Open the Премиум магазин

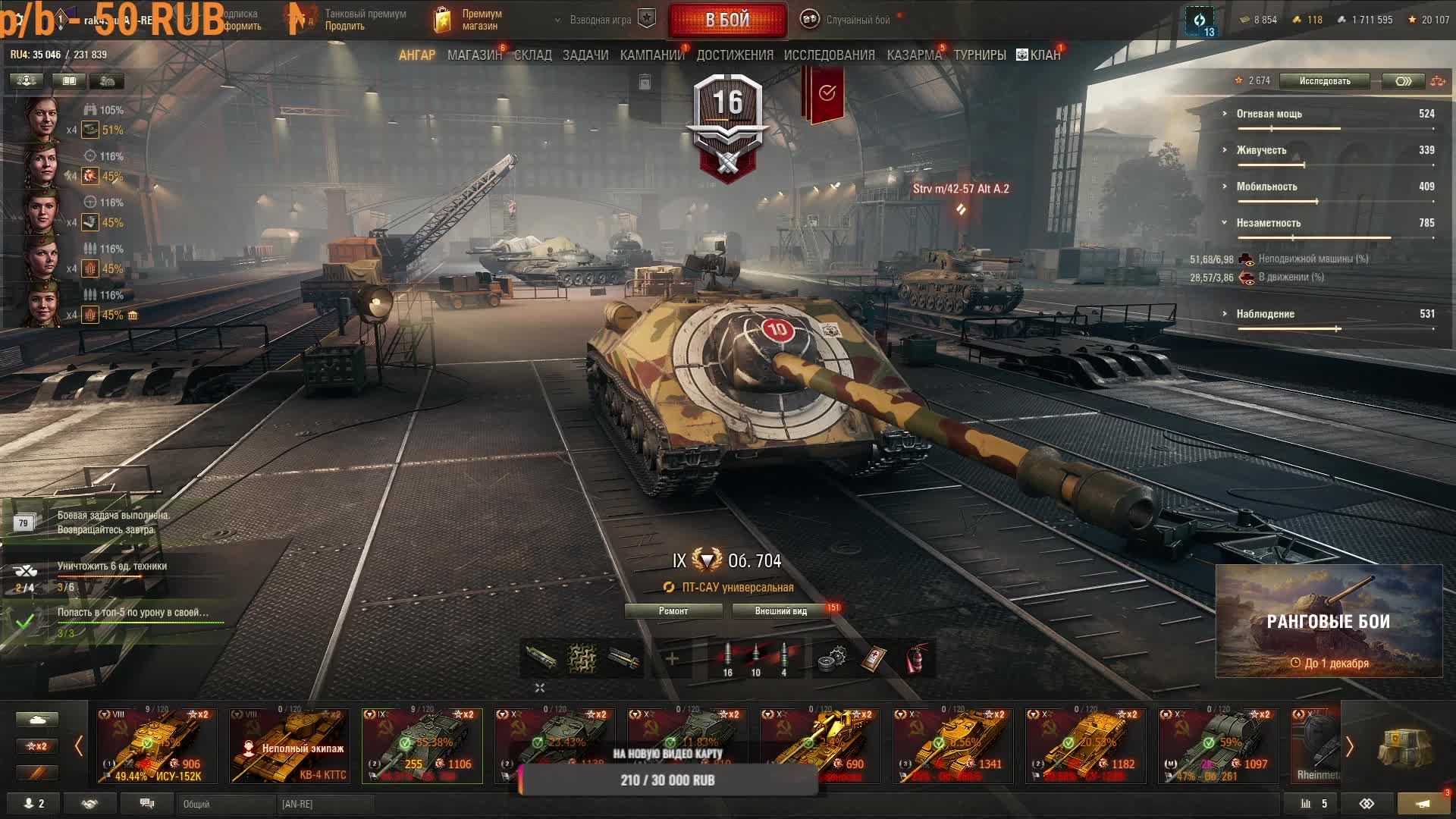(470, 20)
